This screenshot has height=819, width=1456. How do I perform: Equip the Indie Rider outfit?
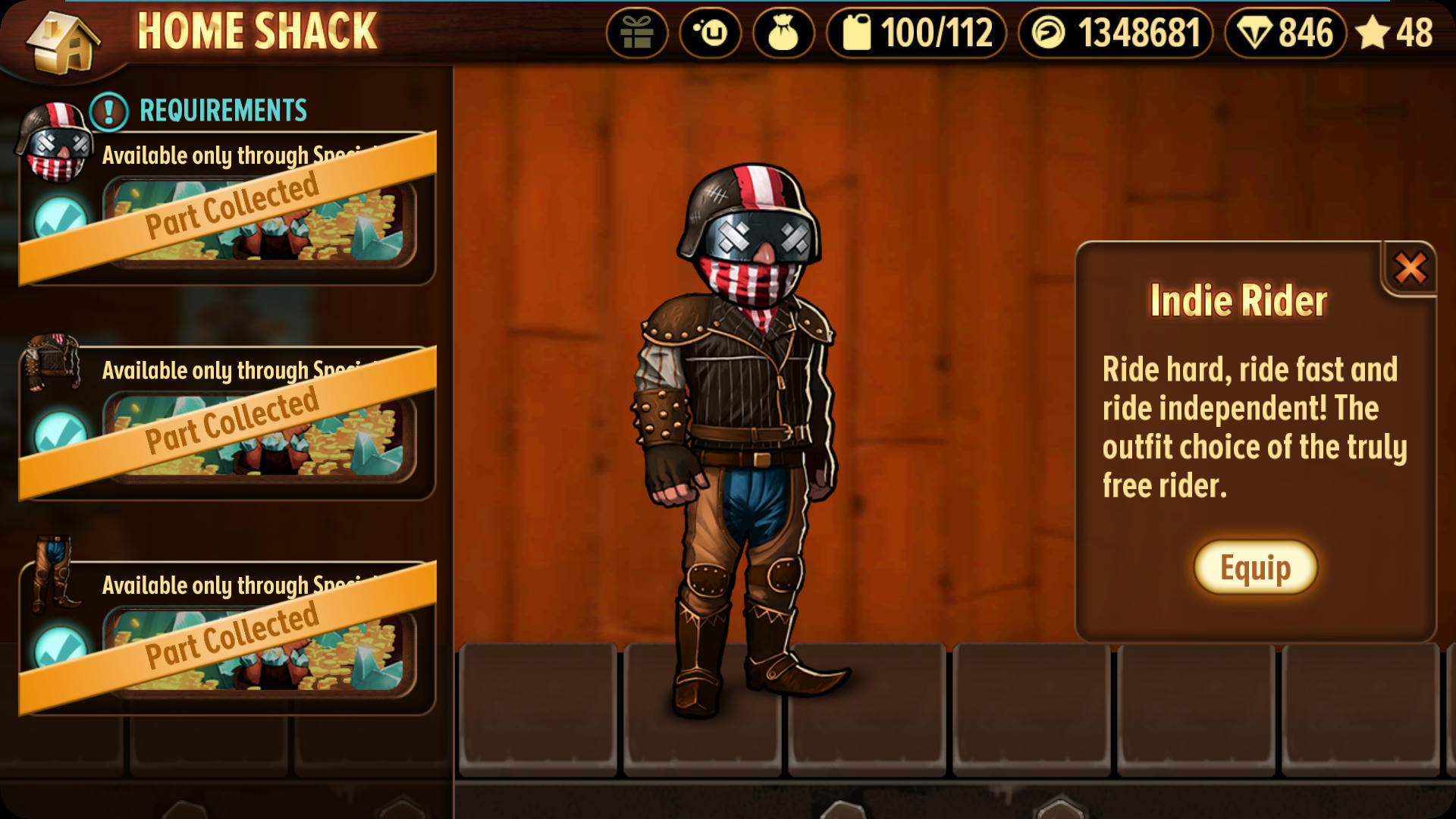(1255, 567)
